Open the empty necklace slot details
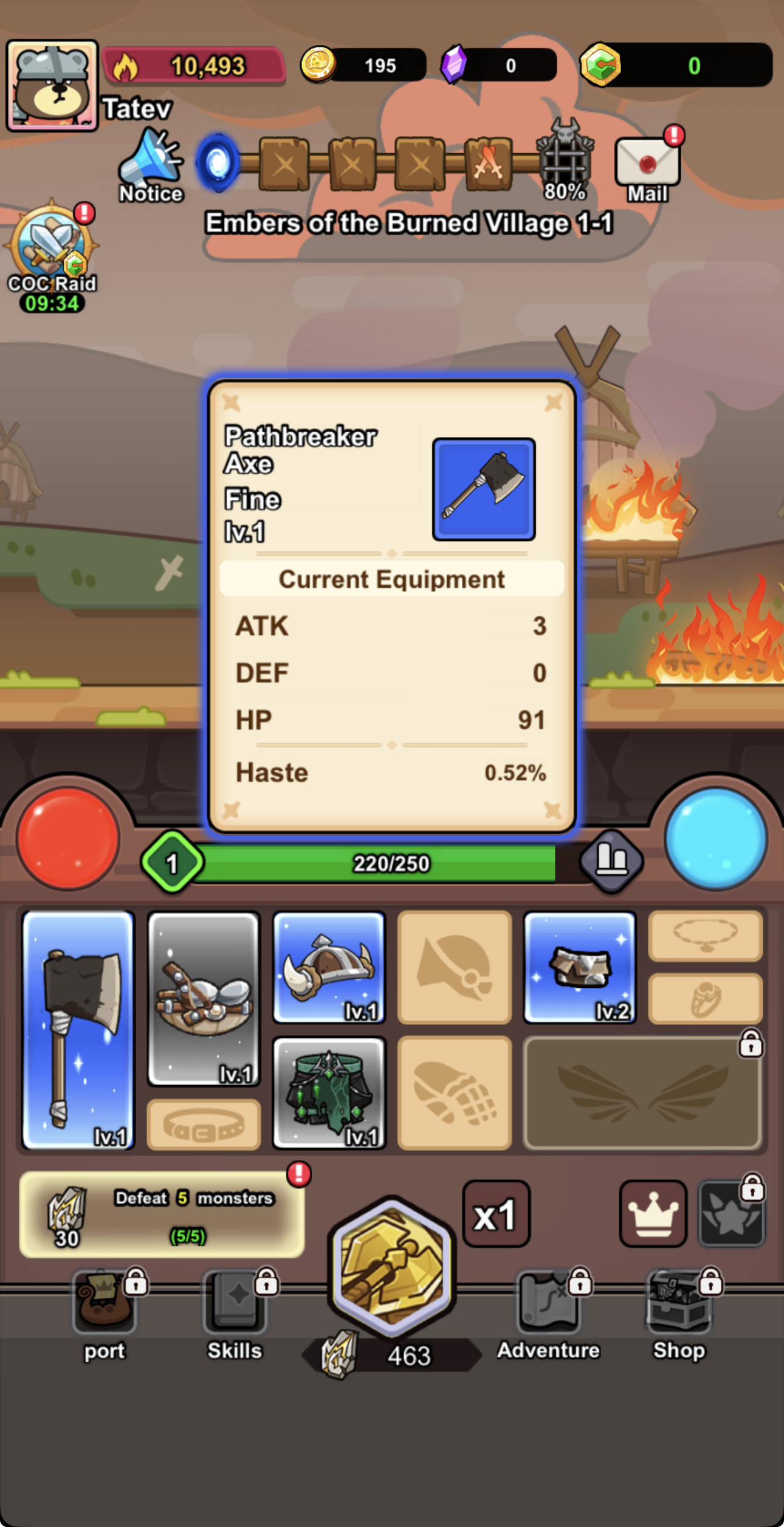Screen dimensions: 784x1527 pos(704,935)
